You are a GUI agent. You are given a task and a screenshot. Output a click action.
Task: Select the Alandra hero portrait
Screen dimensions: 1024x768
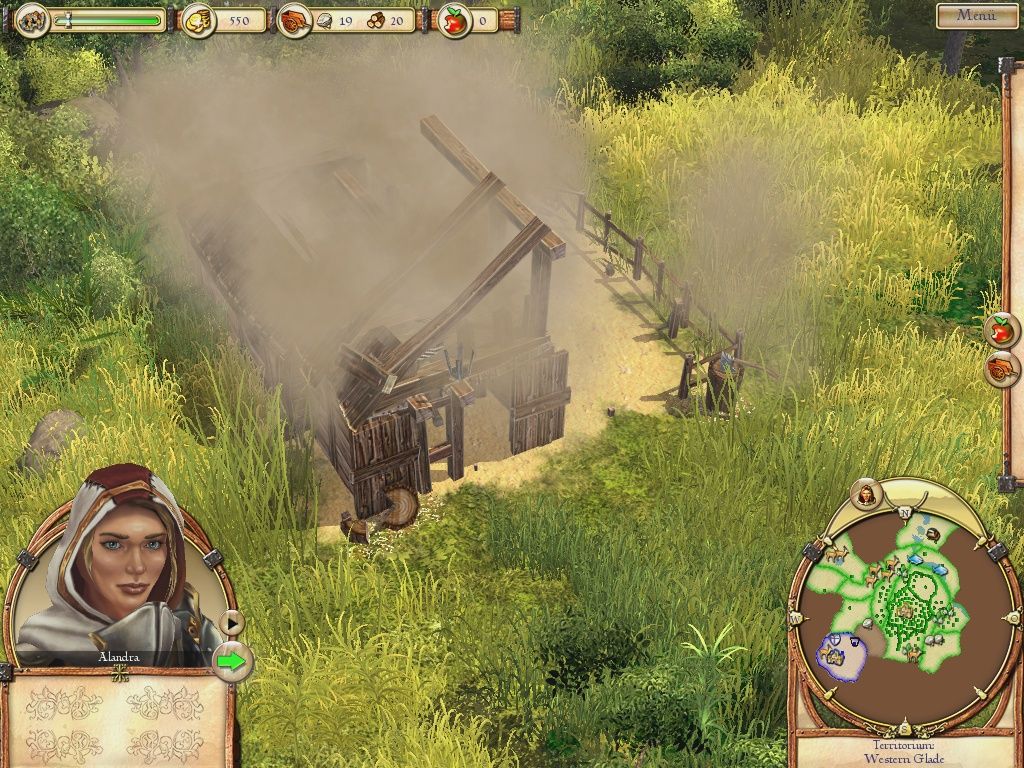118,565
